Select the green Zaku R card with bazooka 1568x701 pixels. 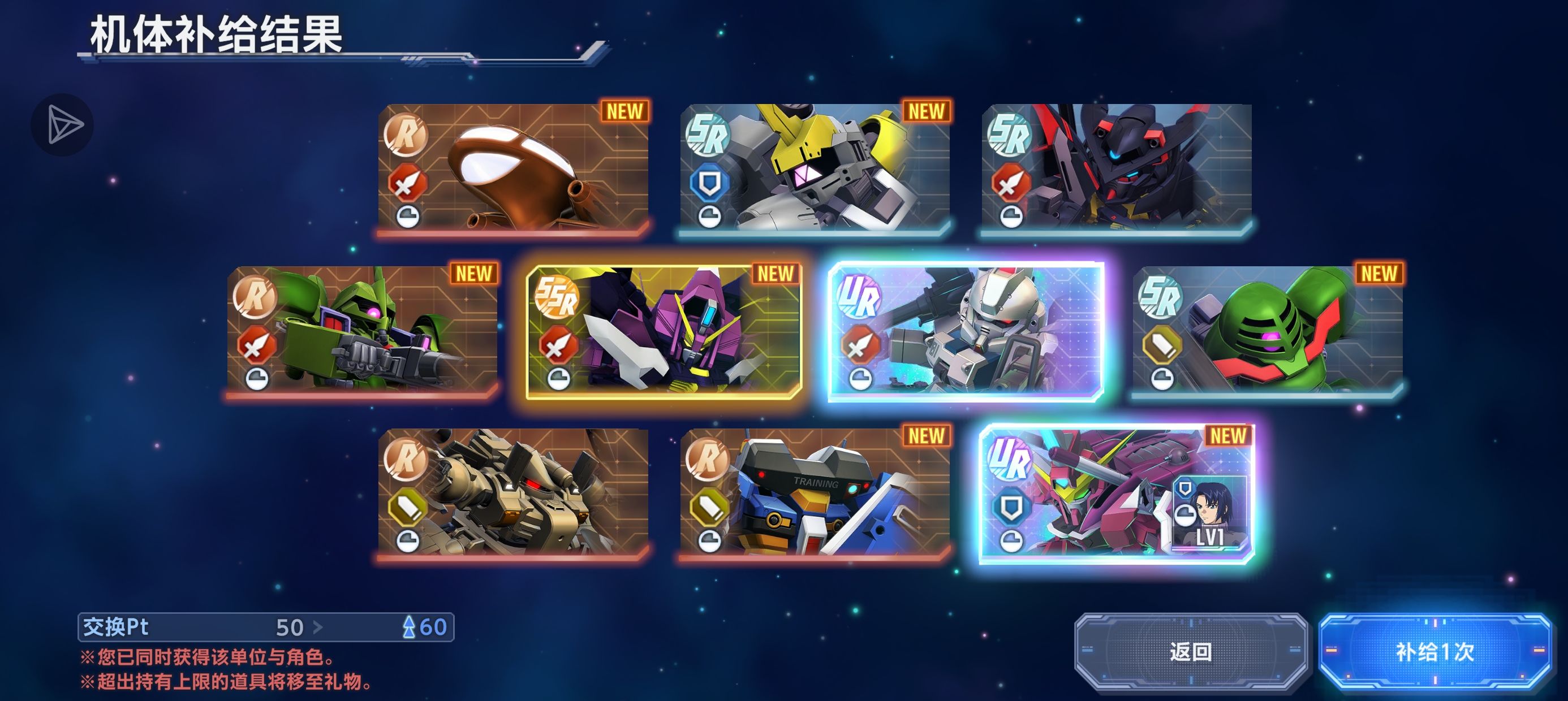pos(362,330)
